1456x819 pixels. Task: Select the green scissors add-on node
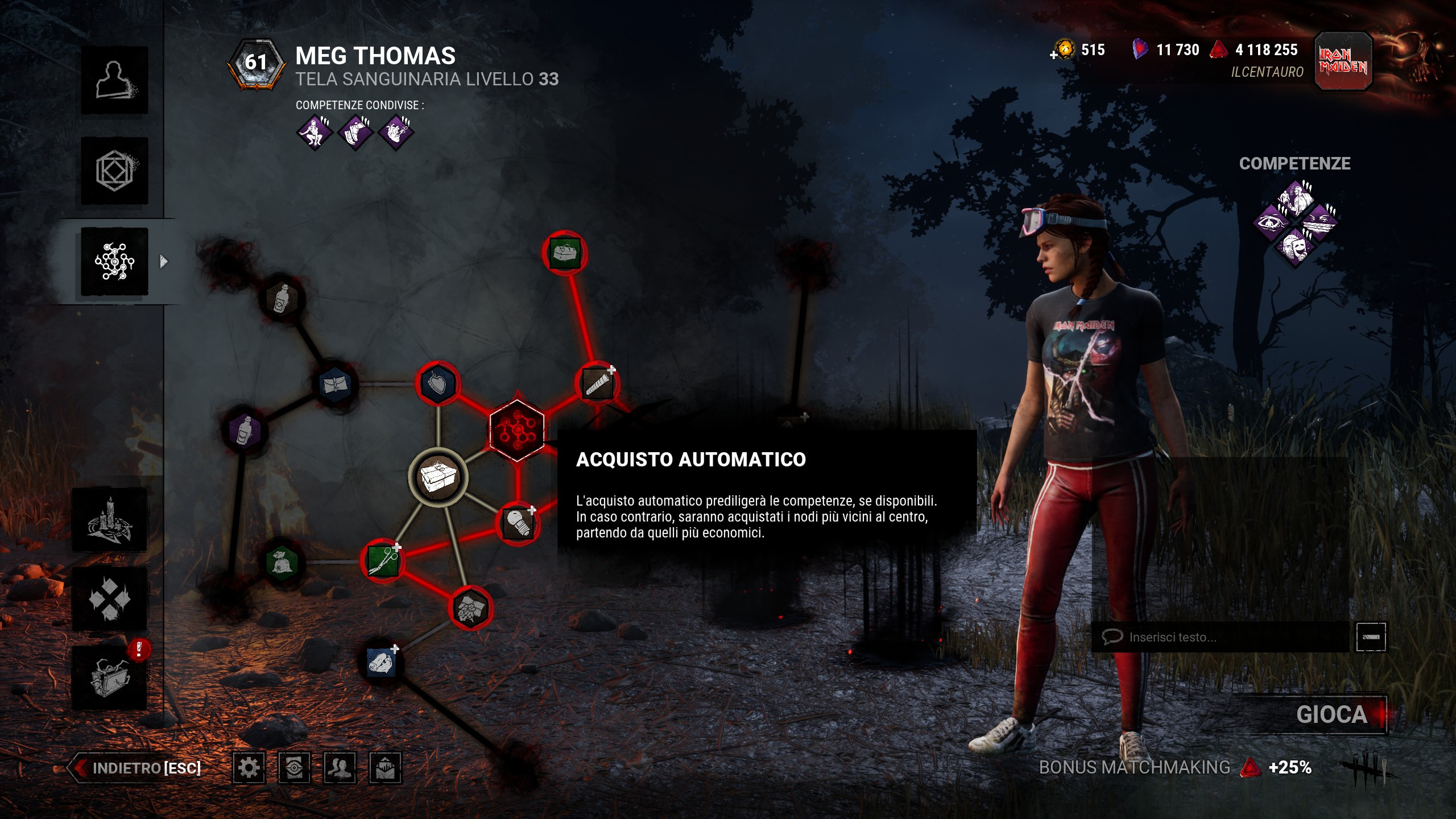383,561
